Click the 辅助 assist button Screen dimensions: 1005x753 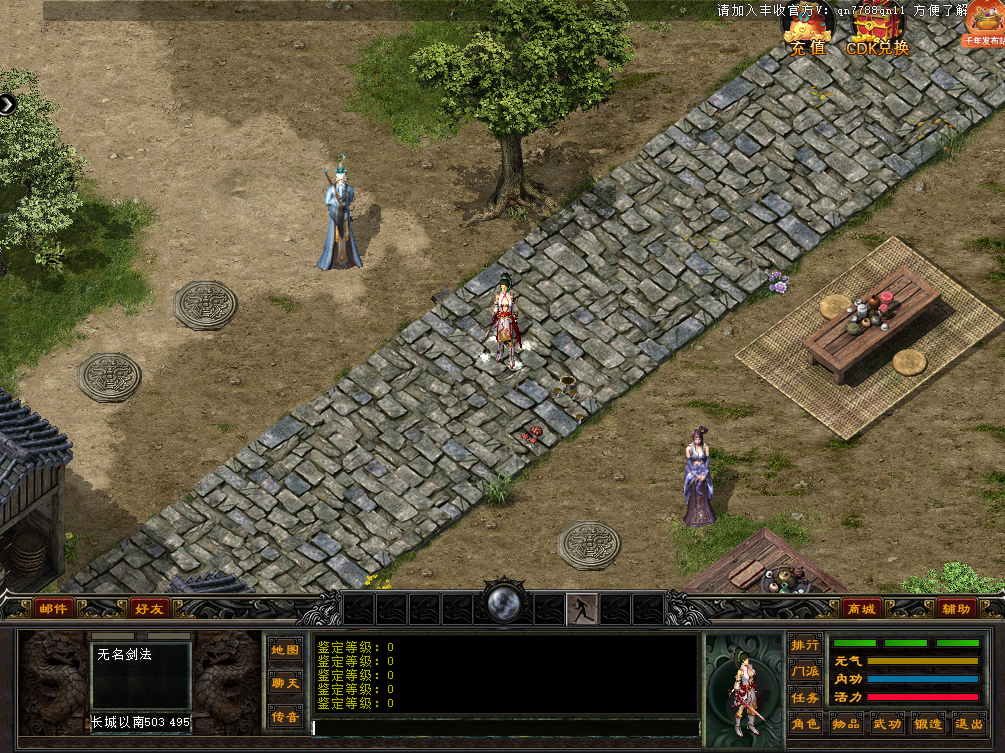pyautogui.click(x=956, y=608)
